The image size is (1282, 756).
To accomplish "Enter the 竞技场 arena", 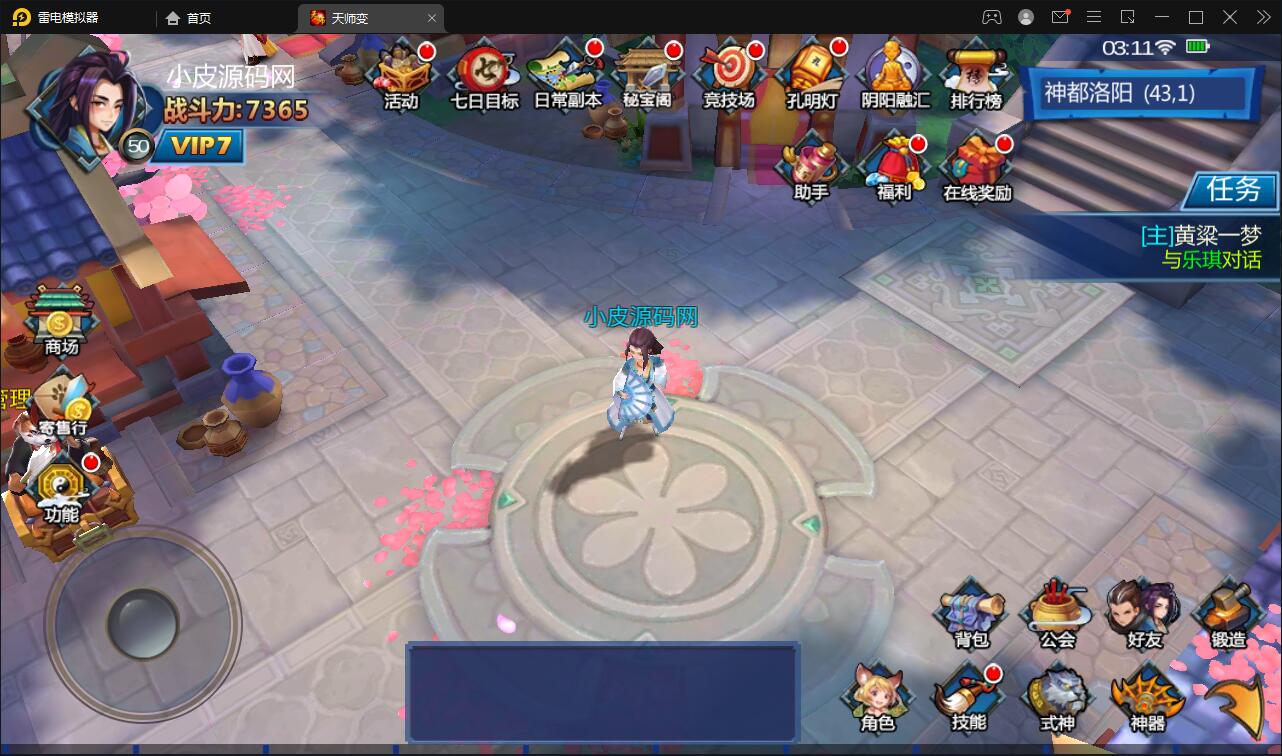I will click(x=729, y=75).
